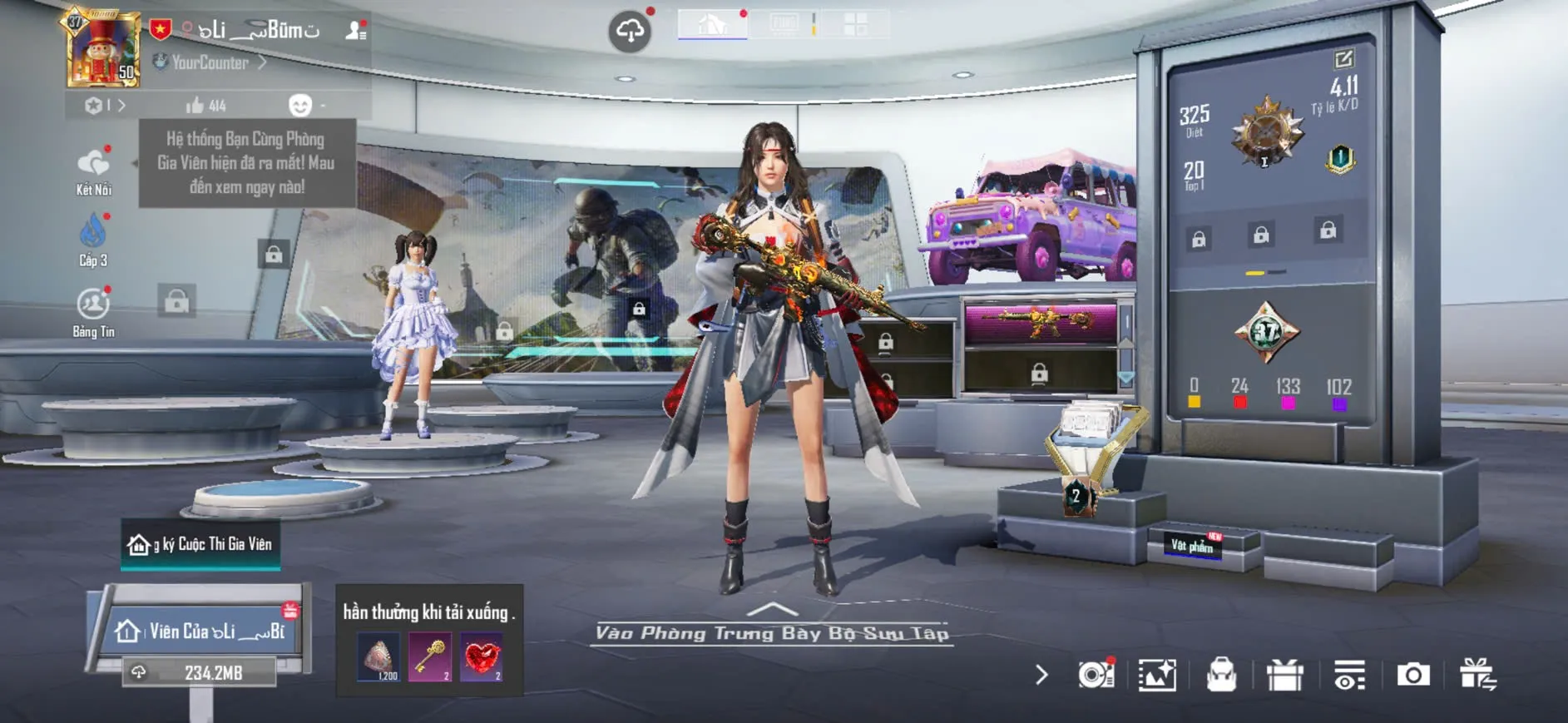Open the backpack inventory icon

1221,675
